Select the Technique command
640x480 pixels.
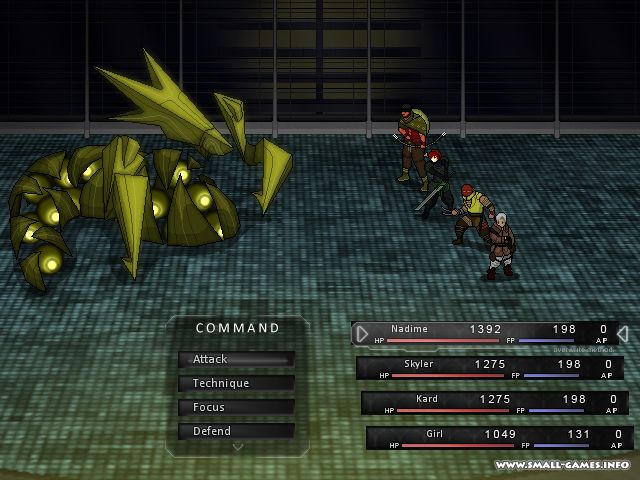[236, 383]
